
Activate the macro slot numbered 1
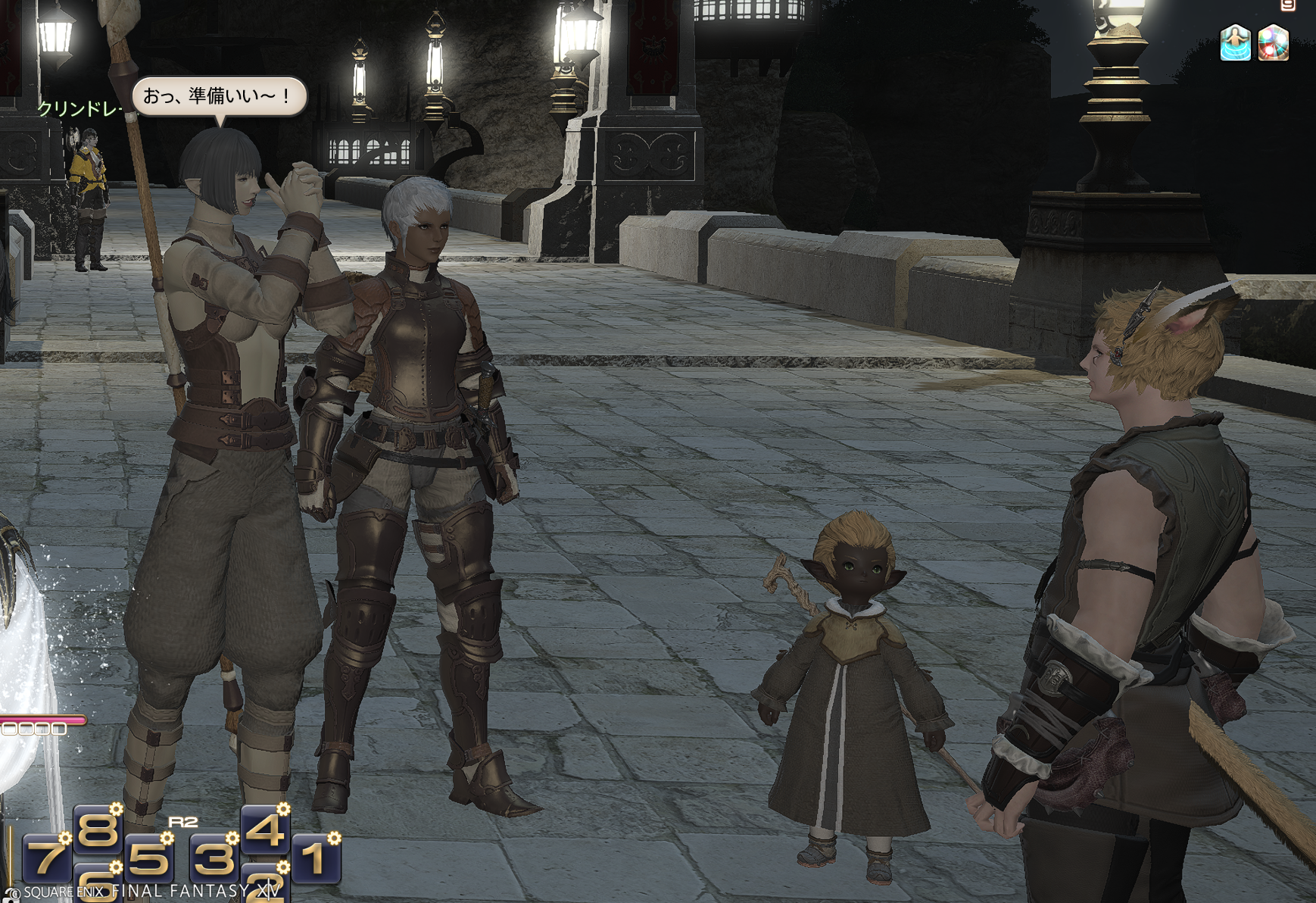tap(314, 858)
